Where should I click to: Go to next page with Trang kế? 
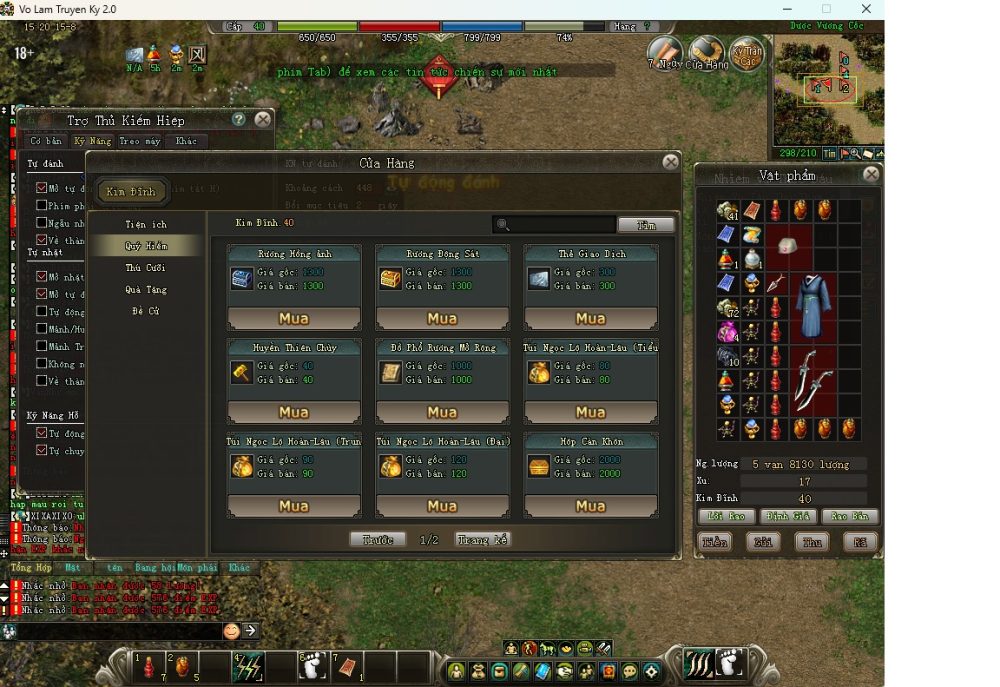[483, 540]
